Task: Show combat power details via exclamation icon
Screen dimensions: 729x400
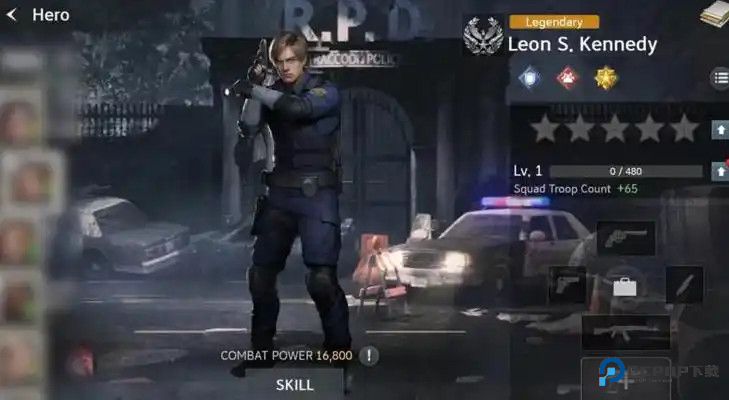Action: tap(369, 355)
